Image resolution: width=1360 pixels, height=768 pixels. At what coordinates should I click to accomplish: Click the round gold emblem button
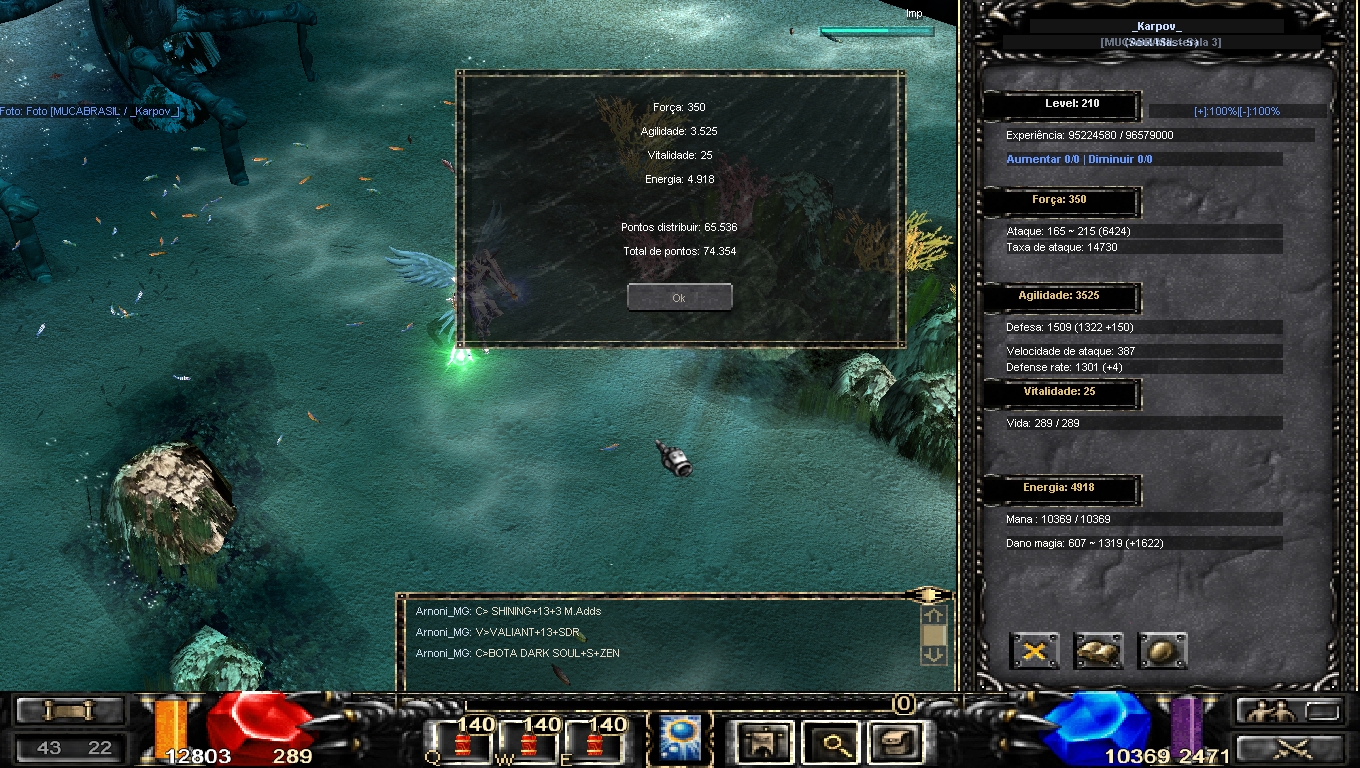pyautogui.click(x=1162, y=651)
